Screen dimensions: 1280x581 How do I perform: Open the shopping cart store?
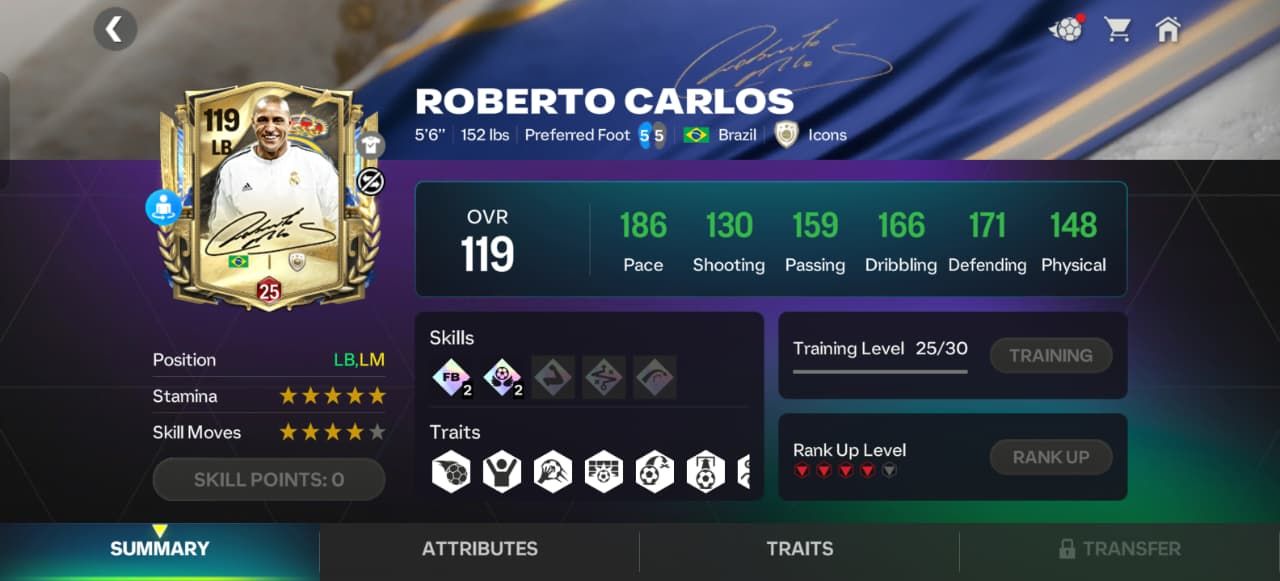(x=1118, y=30)
